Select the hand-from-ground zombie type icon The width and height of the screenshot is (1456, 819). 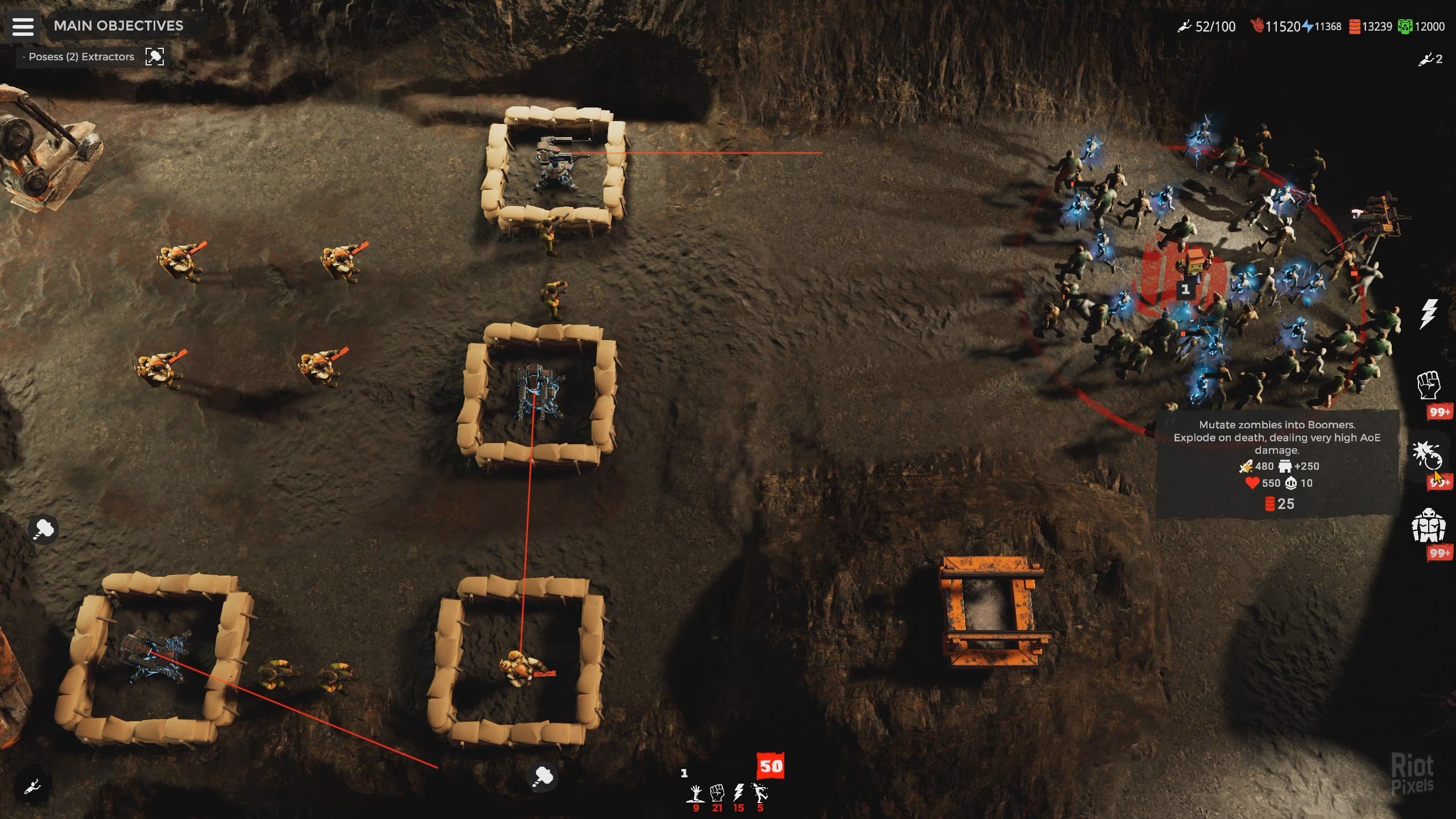tap(696, 792)
